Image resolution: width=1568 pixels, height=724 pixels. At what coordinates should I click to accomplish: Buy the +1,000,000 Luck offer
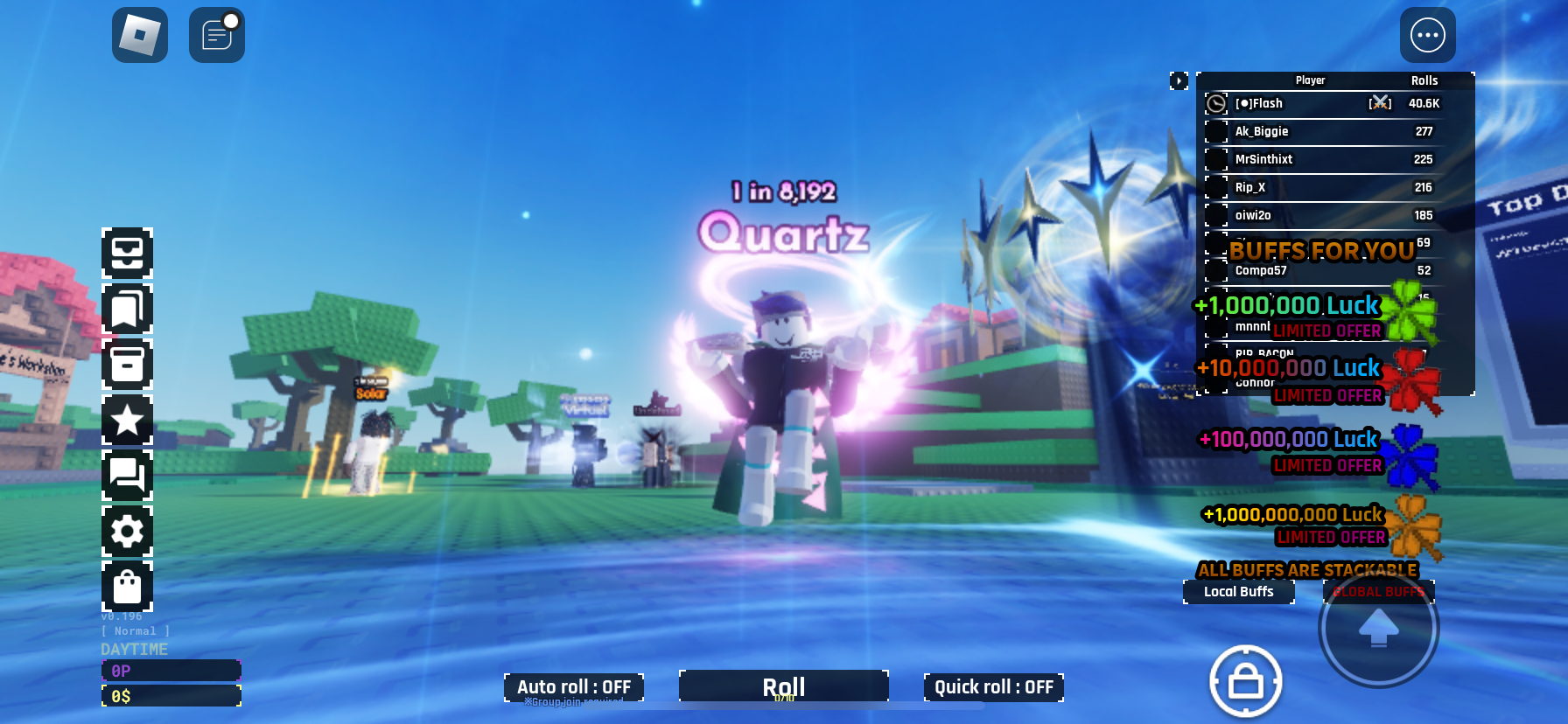[1312, 315]
